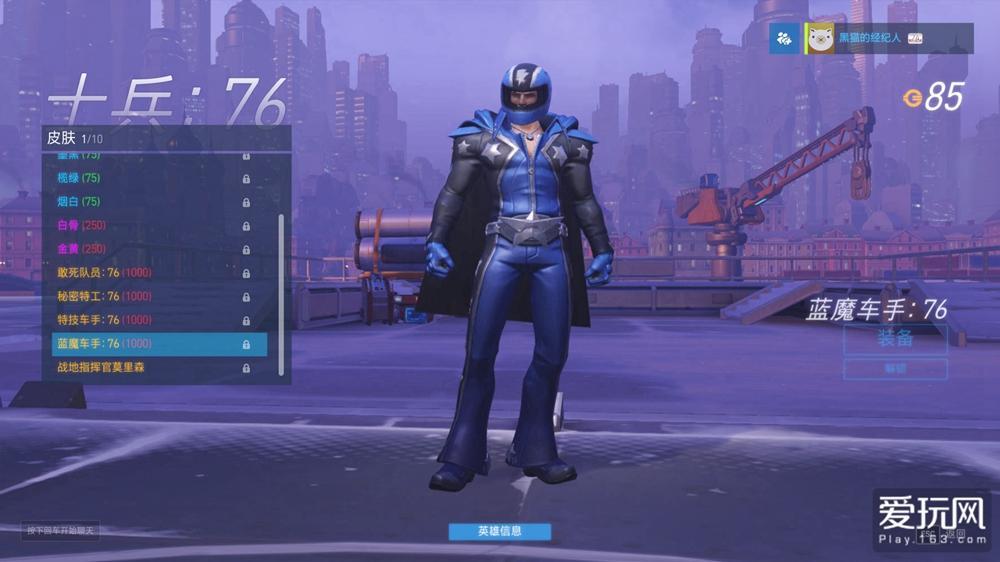This screenshot has height=562, width=1000.
Task: Select the 敢死队员: 76 skin
Action: 150,272
